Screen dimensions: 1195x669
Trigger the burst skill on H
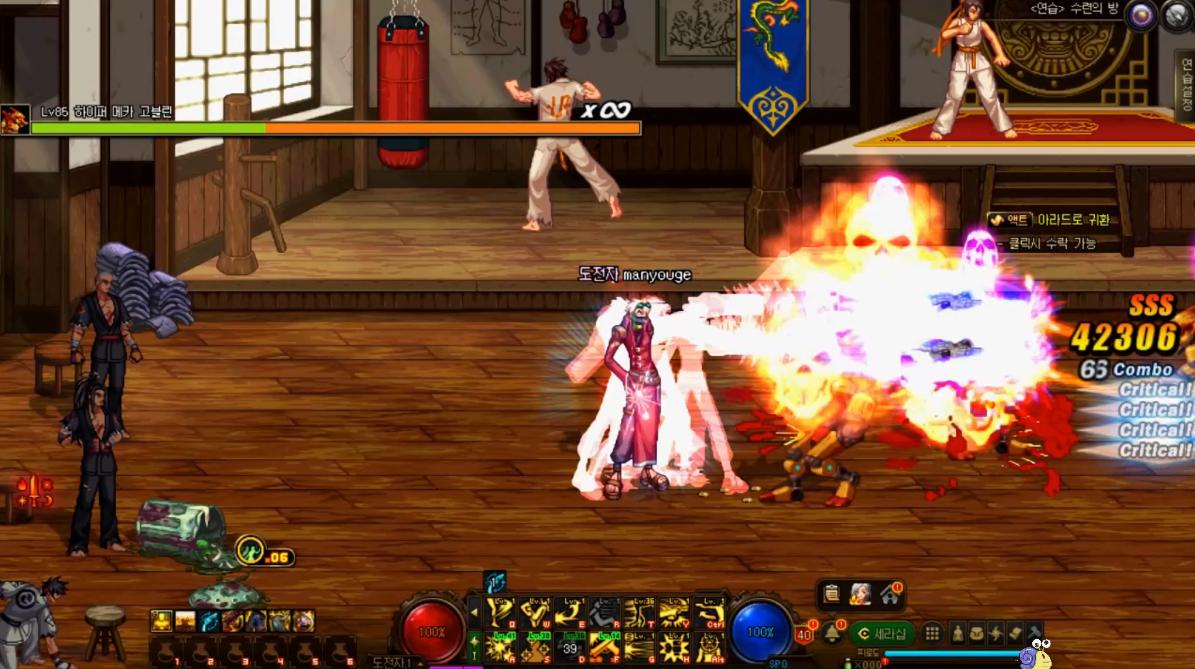[674, 646]
